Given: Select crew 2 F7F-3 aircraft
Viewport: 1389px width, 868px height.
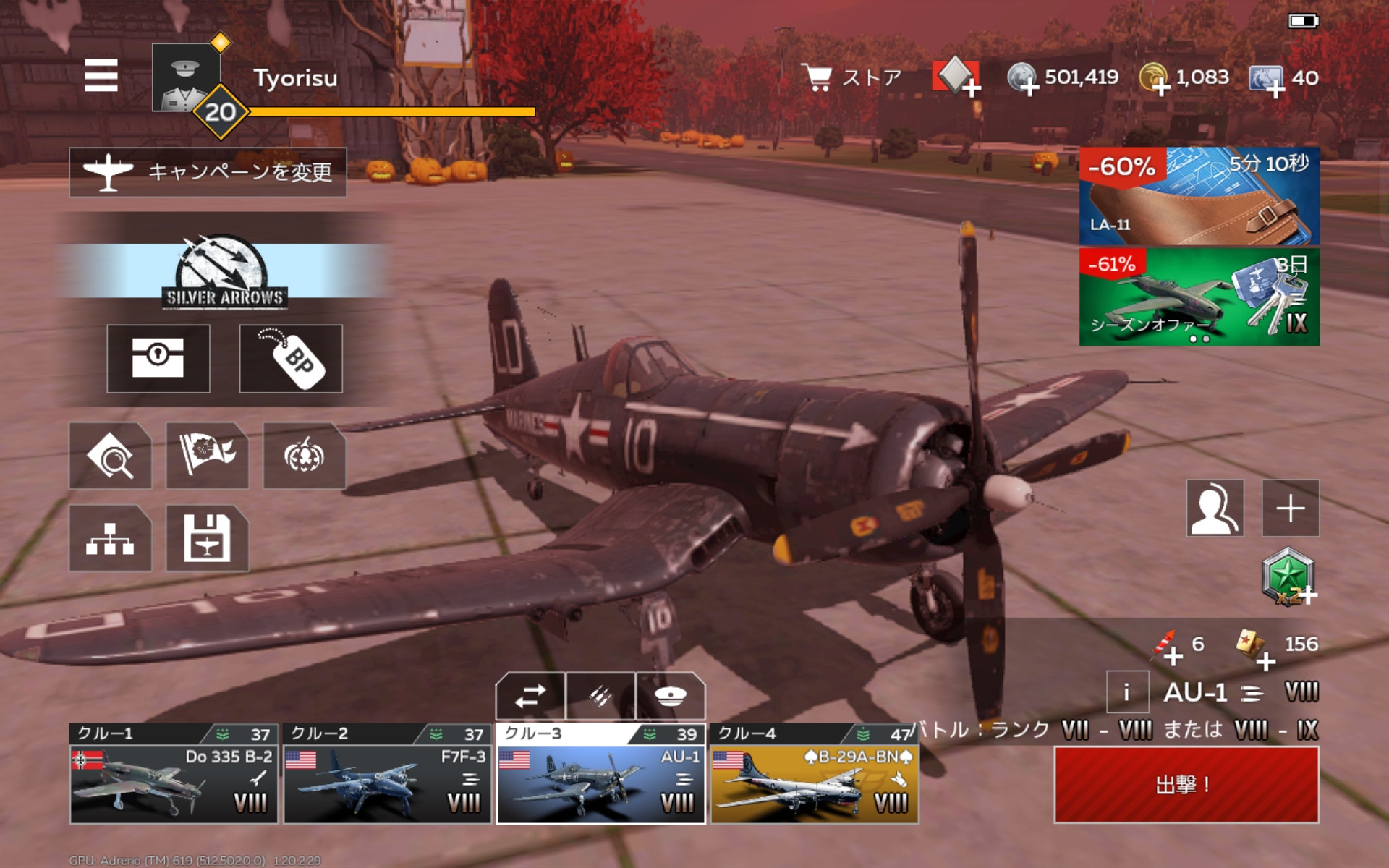Looking at the screenshot, I should 387,774.
